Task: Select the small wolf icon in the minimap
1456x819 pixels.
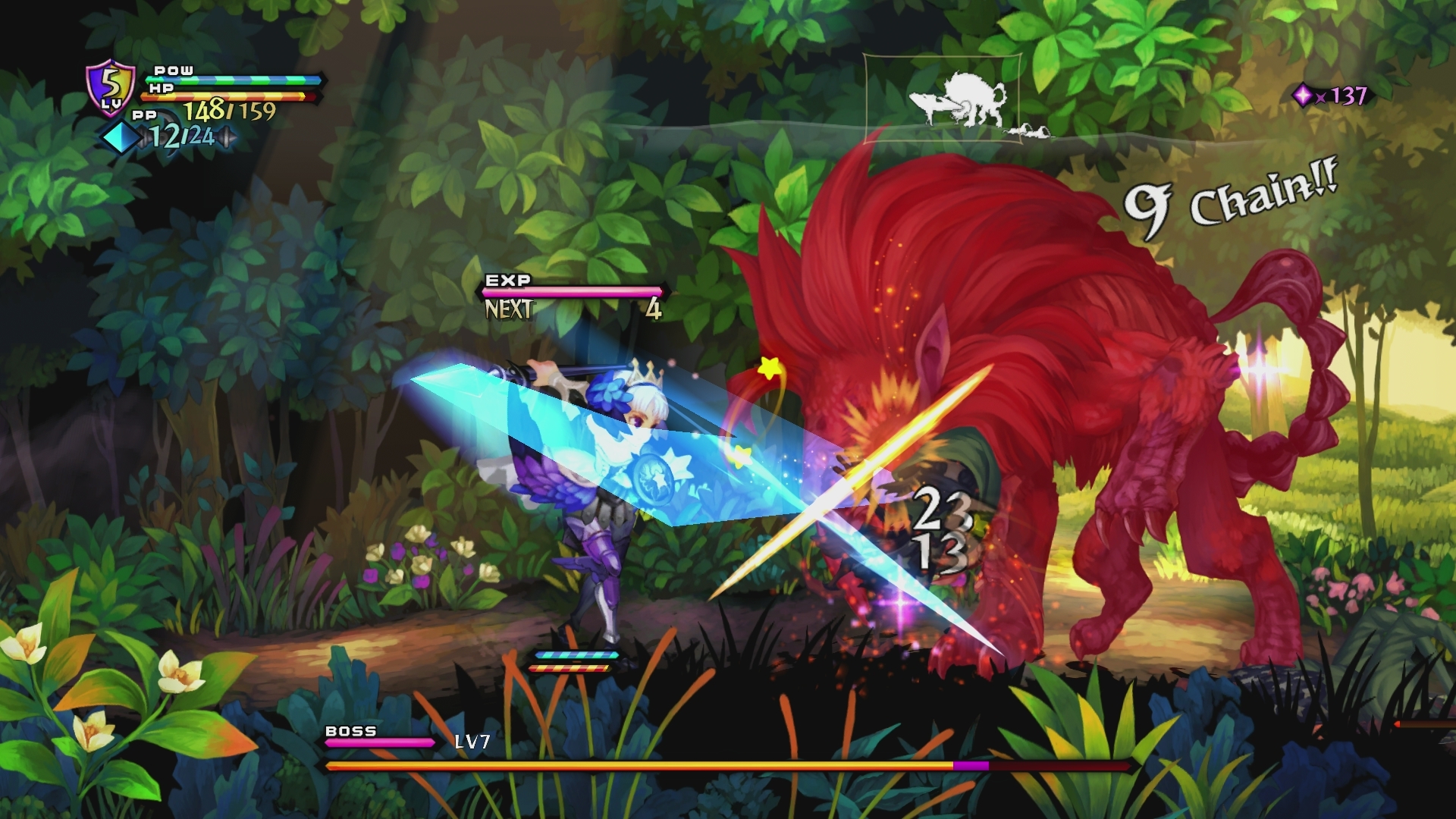Action: point(928,103)
